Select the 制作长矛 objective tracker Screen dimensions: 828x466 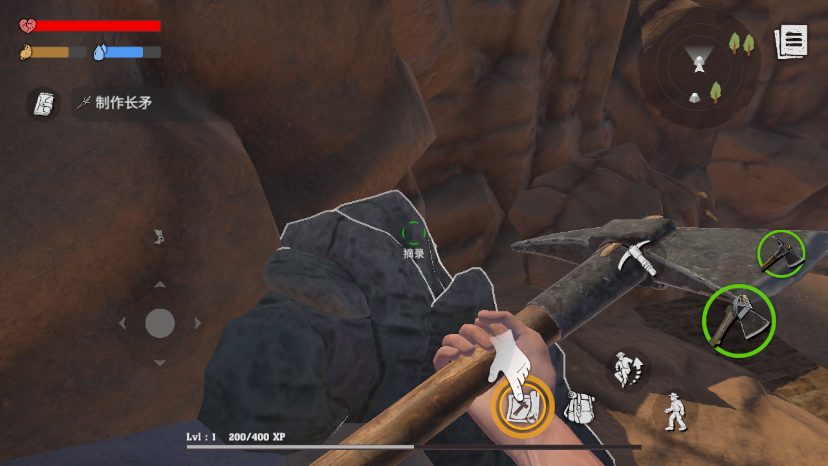[x=116, y=102]
